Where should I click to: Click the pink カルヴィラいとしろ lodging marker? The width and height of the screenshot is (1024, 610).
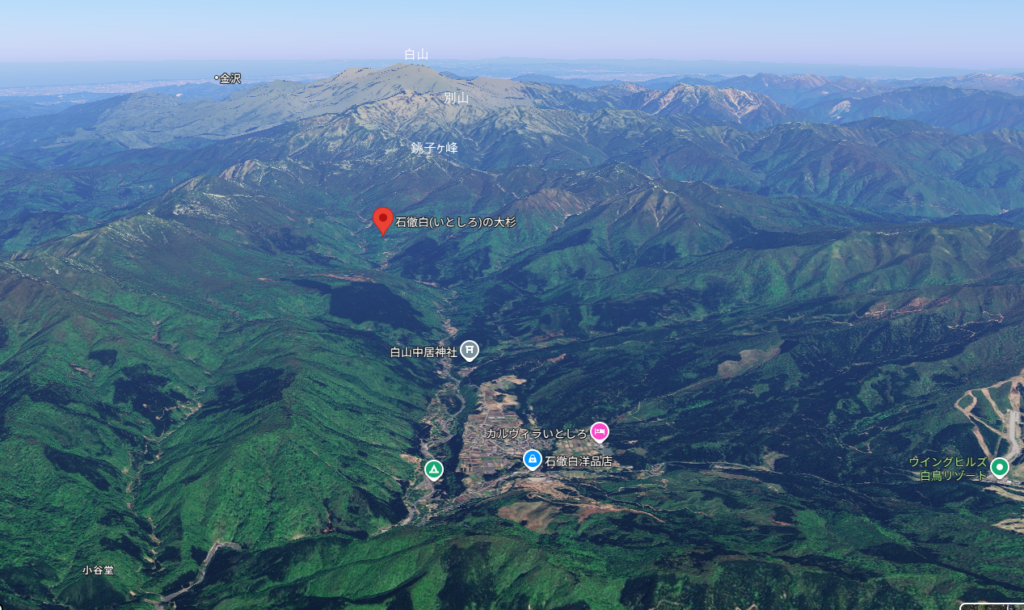click(x=599, y=432)
